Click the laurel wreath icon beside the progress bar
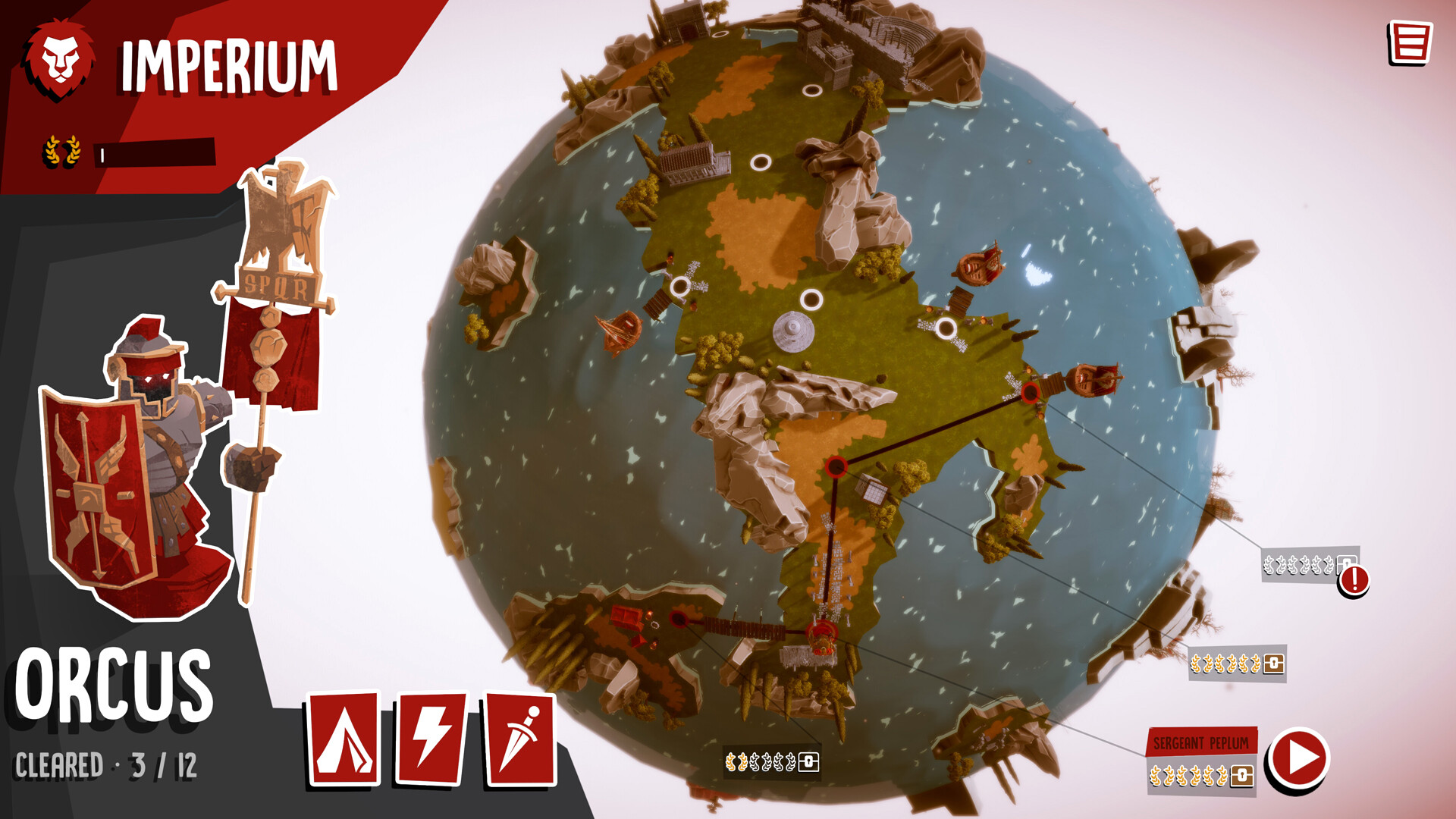Screen dimensions: 1456x819 coord(61,149)
